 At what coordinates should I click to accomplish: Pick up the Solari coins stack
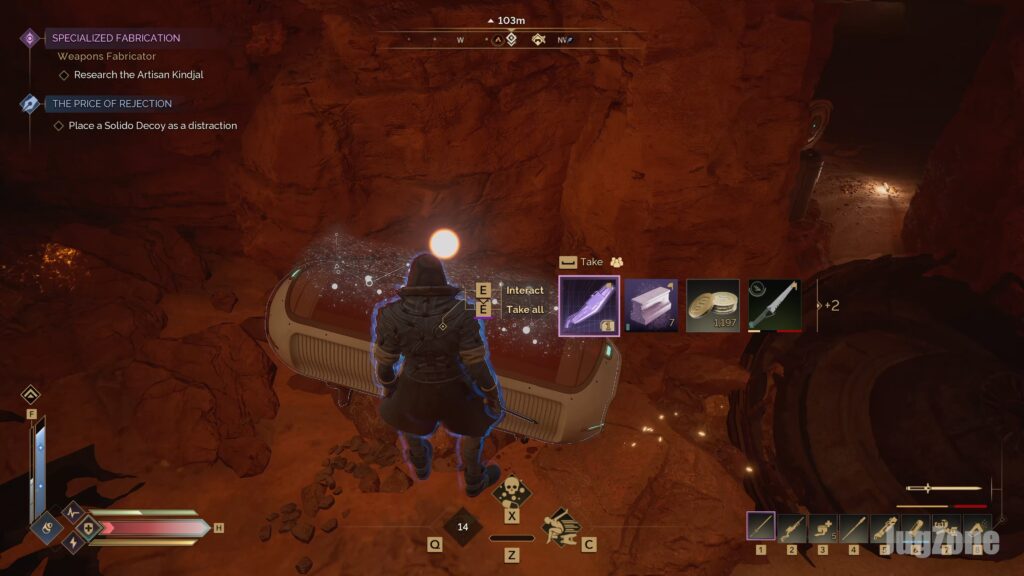pyautogui.click(x=713, y=306)
